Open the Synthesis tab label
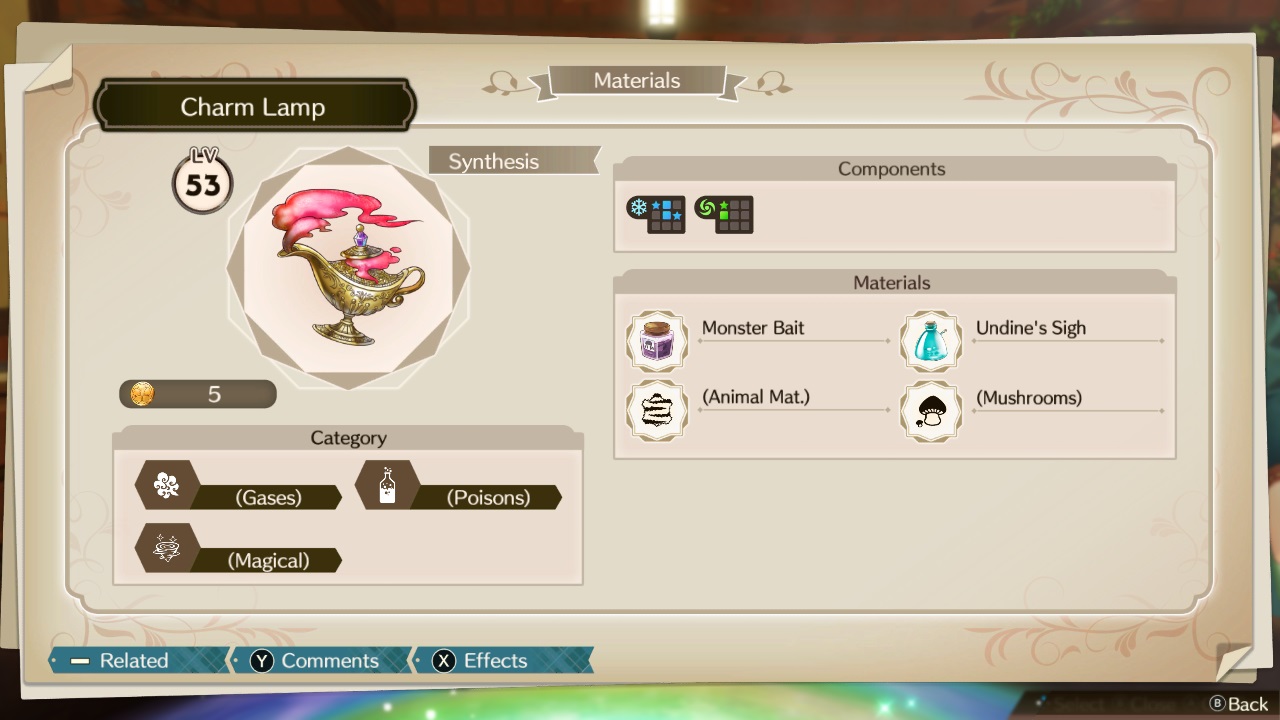Image resolution: width=1280 pixels, height=720 pixels. [512, 161]
